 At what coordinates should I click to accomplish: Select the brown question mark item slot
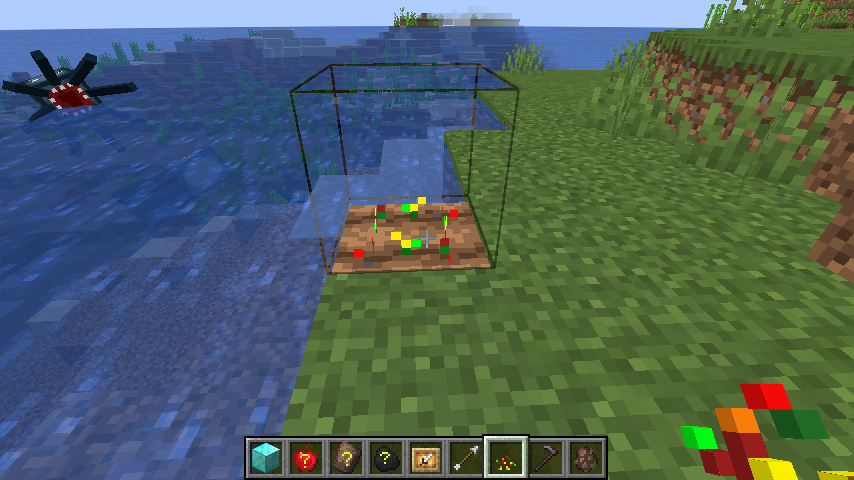point(345,458)
